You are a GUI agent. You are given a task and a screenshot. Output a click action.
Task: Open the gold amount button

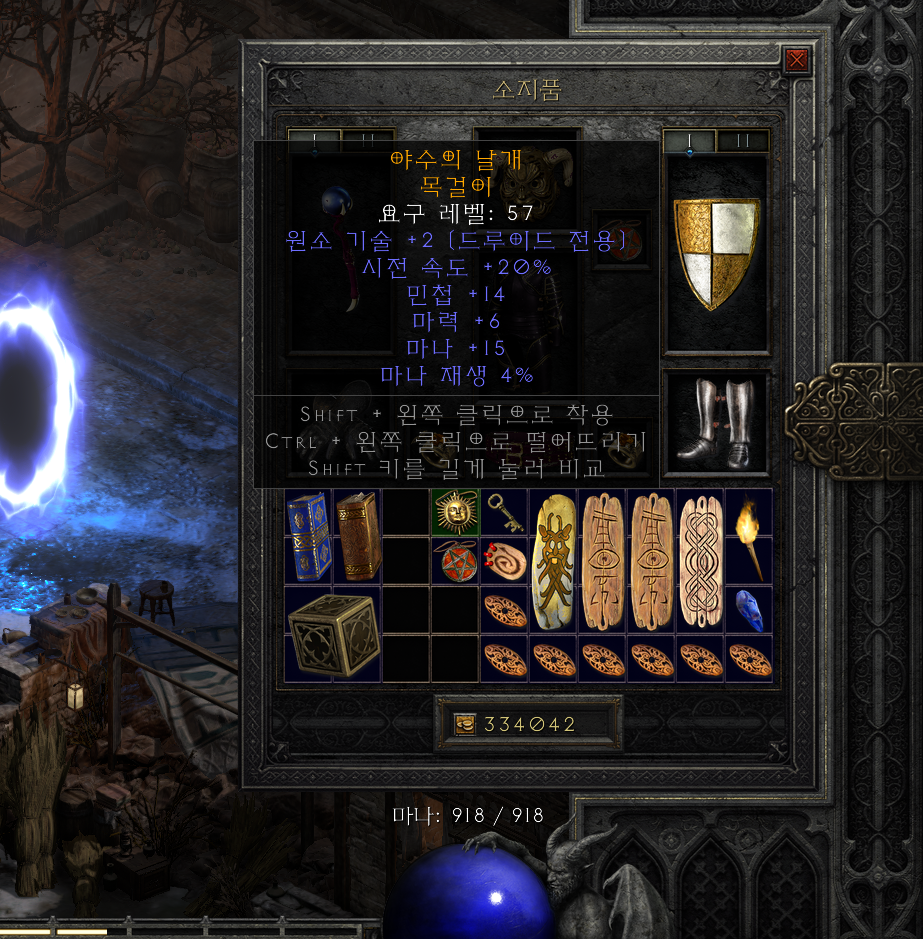tap(466, 724)
